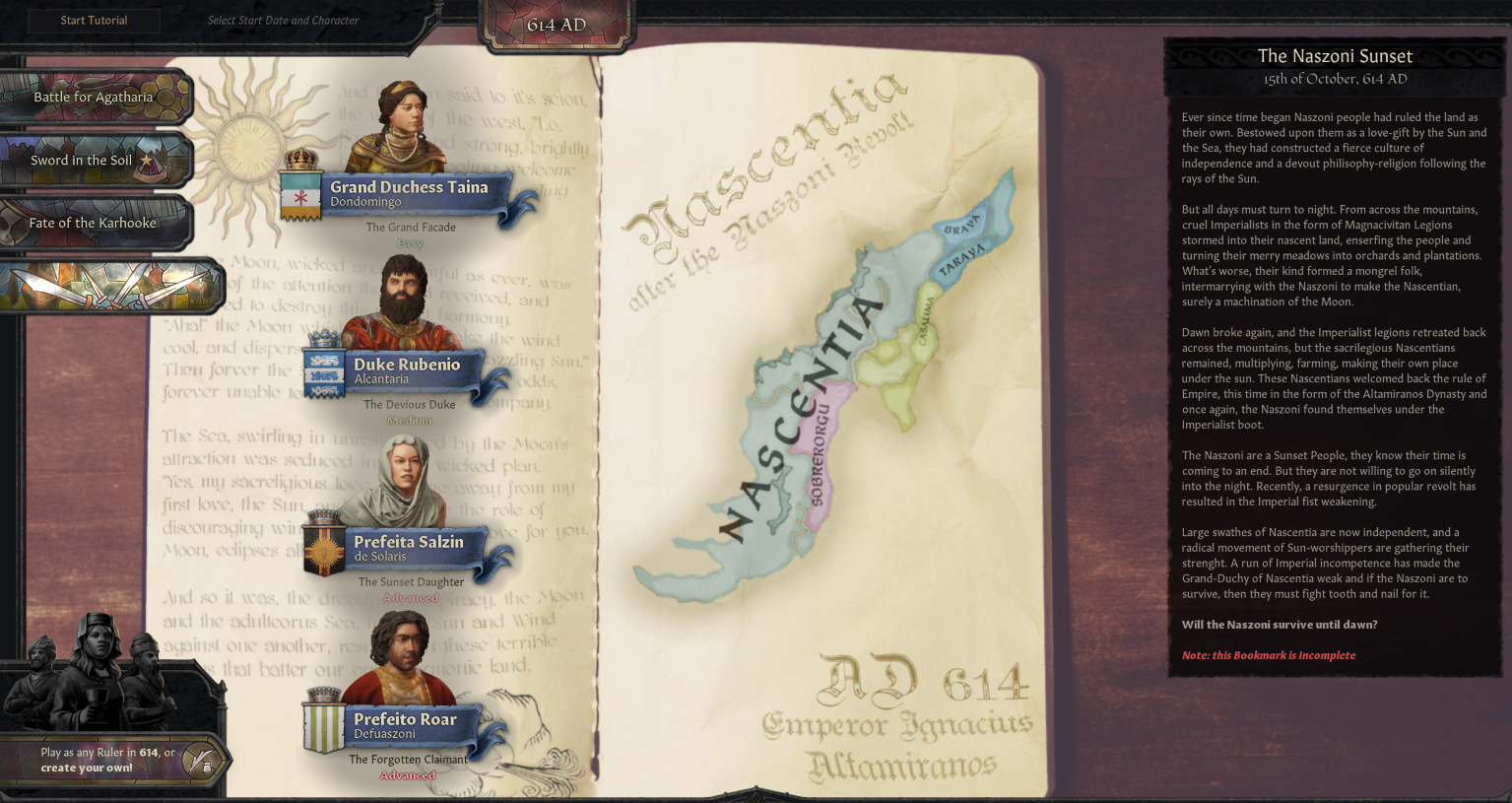1512x803 pixels.
Task: Open the Battle for Agatharia bookmark
Action: pos(94,97)
